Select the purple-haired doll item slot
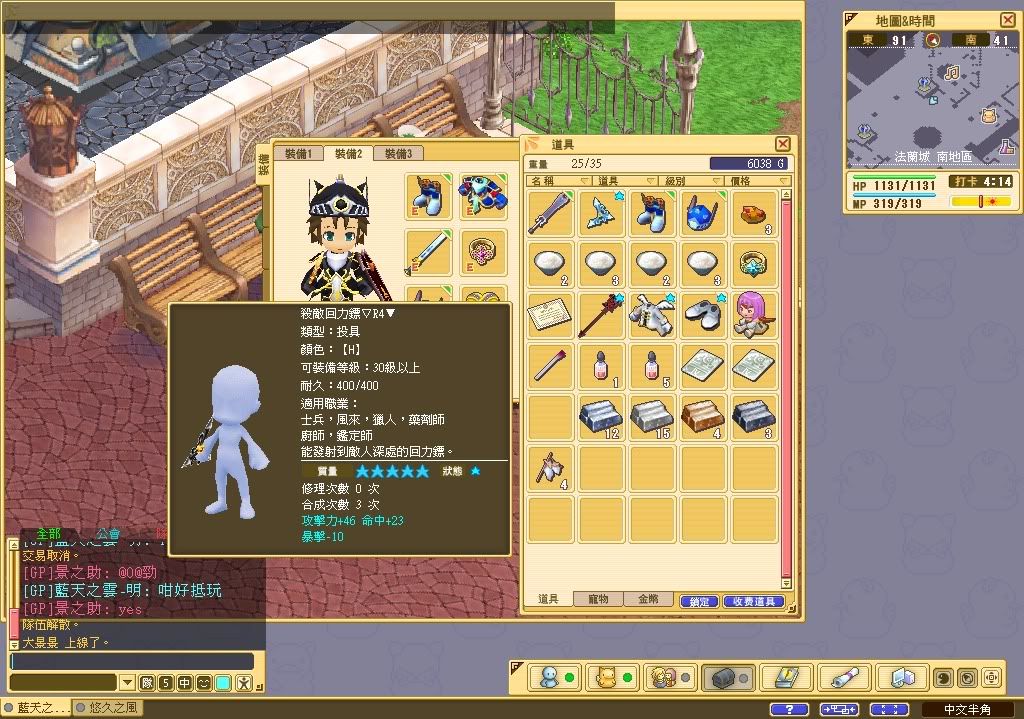The height and width of the screenshot is (719, 1024). click(754, 315)
